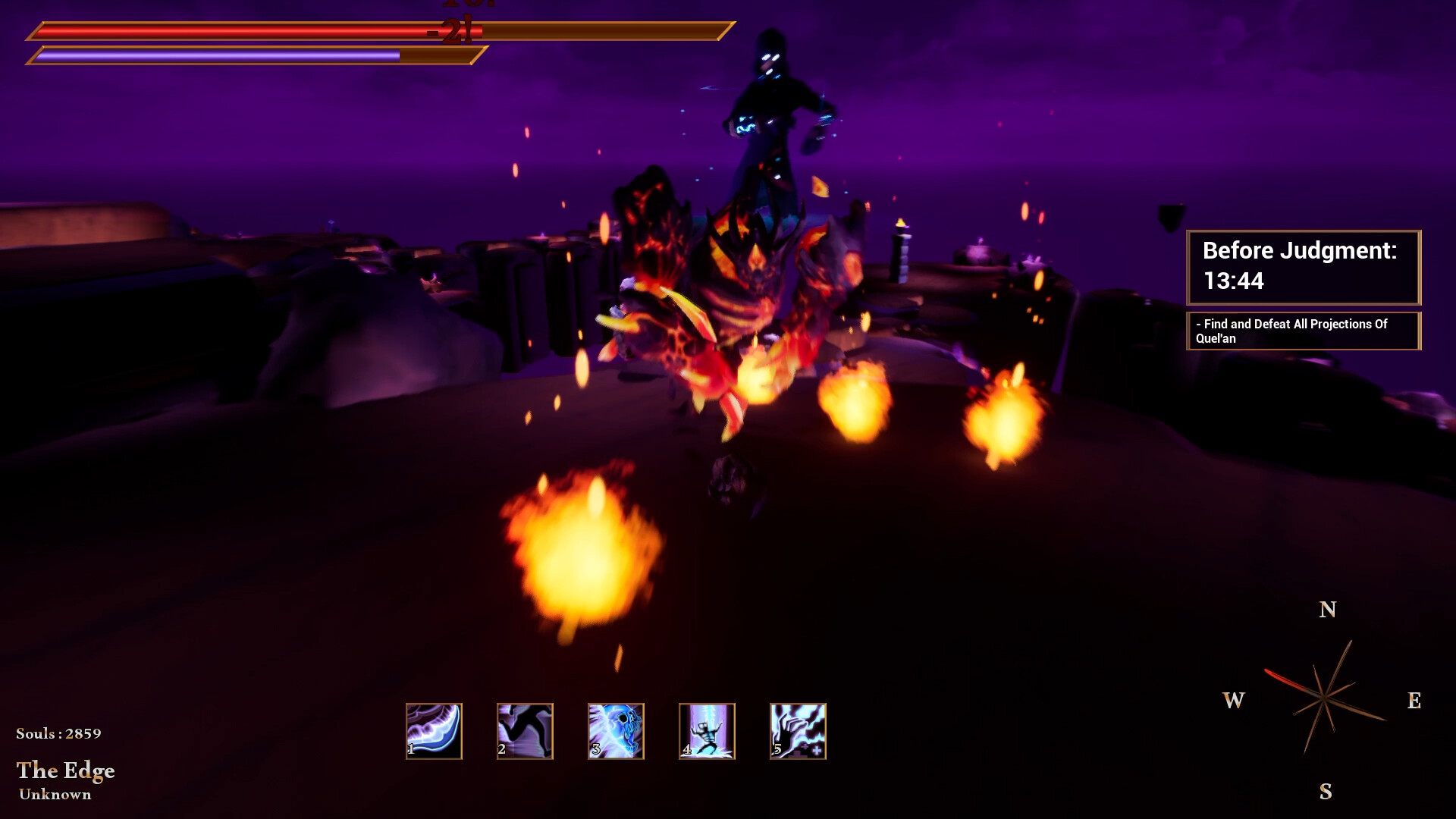Activate the sprint ability in slot 2

click(x=525, y=730)
